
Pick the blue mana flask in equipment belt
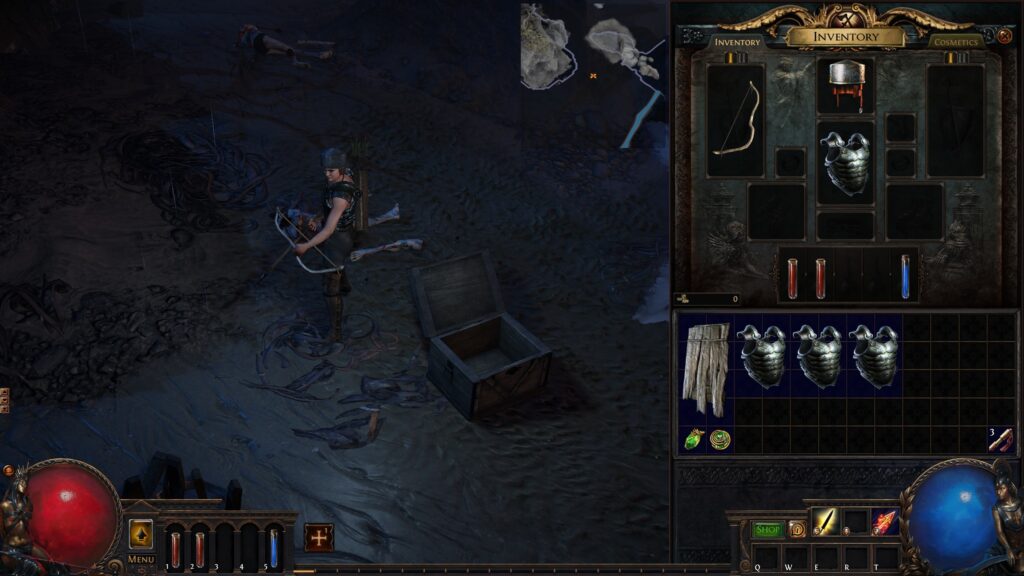click(905, 276)
